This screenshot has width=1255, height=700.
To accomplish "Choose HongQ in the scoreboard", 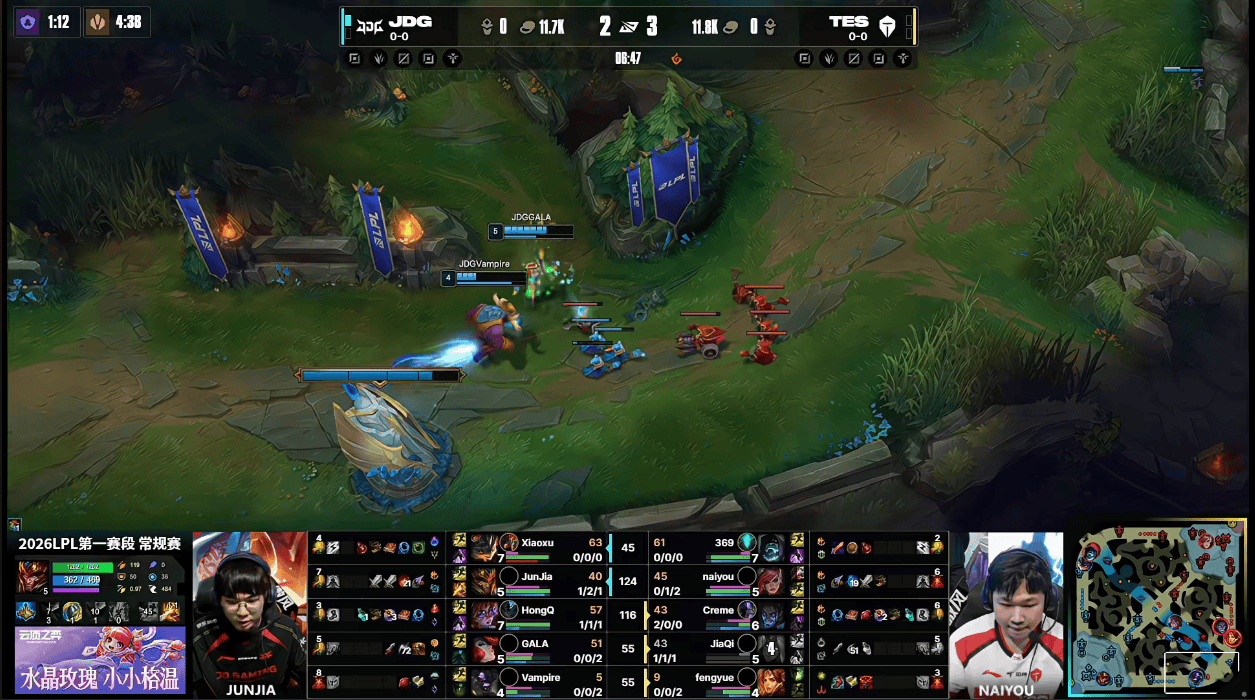I will 535,615.
